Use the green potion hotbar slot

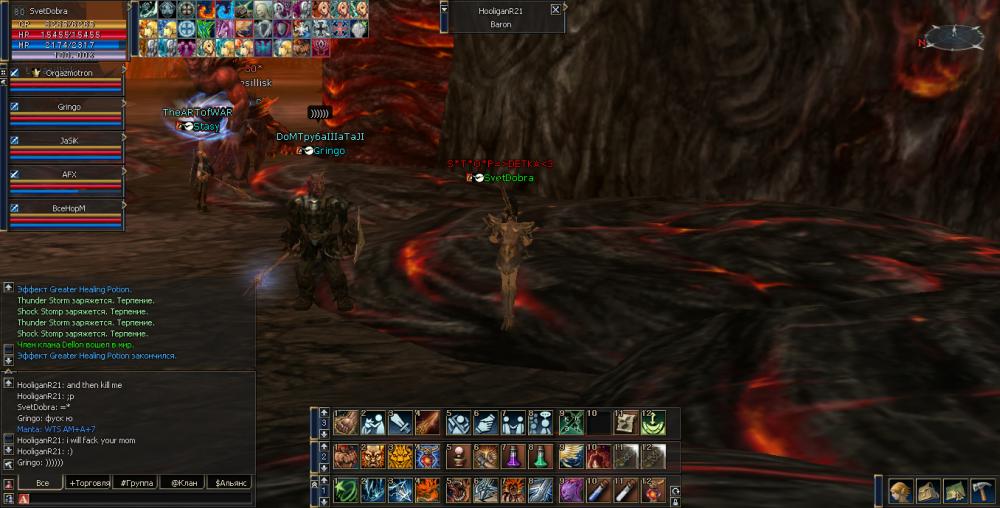click(541, 456)
